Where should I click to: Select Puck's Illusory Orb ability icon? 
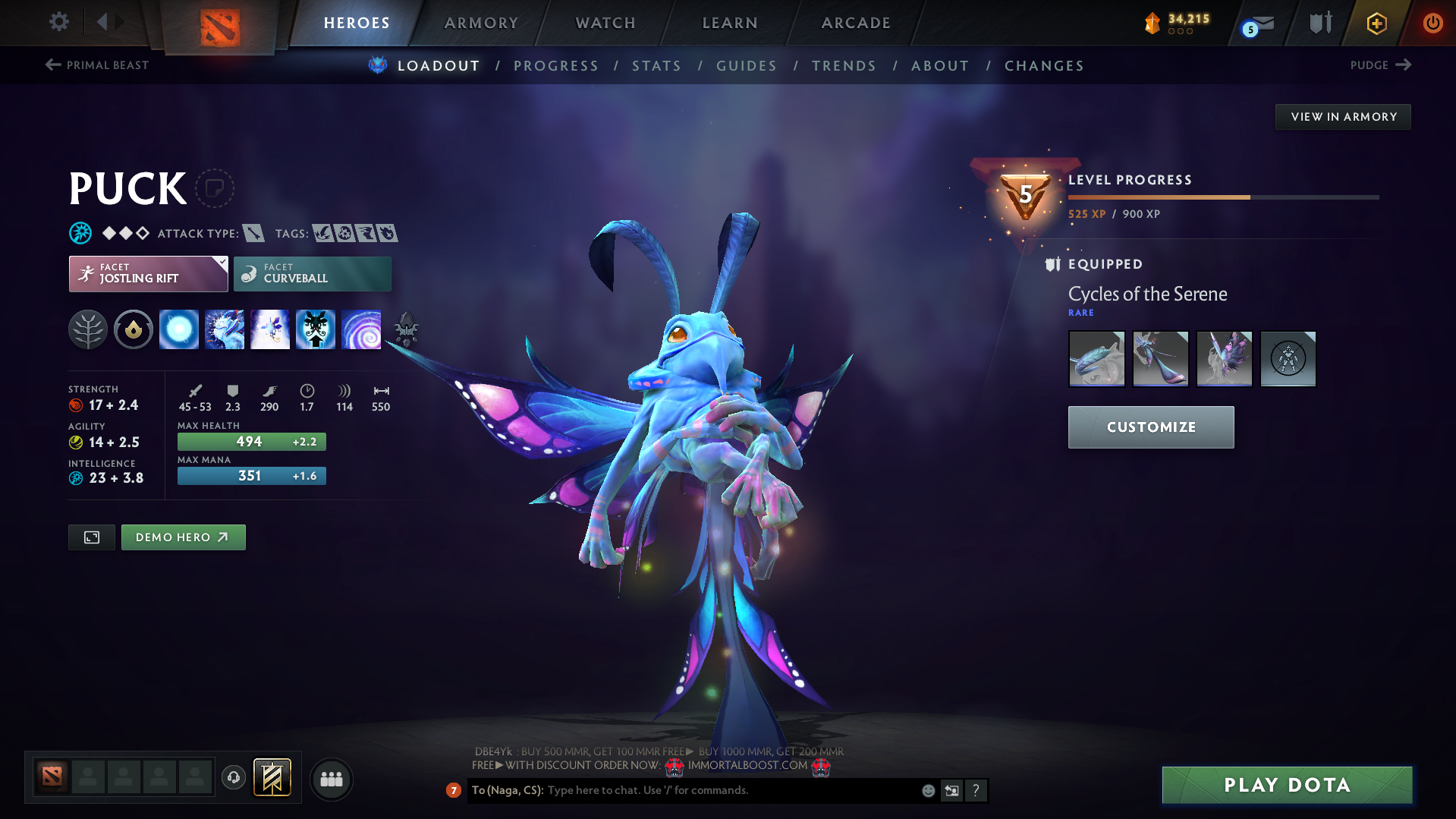(178, 329)
